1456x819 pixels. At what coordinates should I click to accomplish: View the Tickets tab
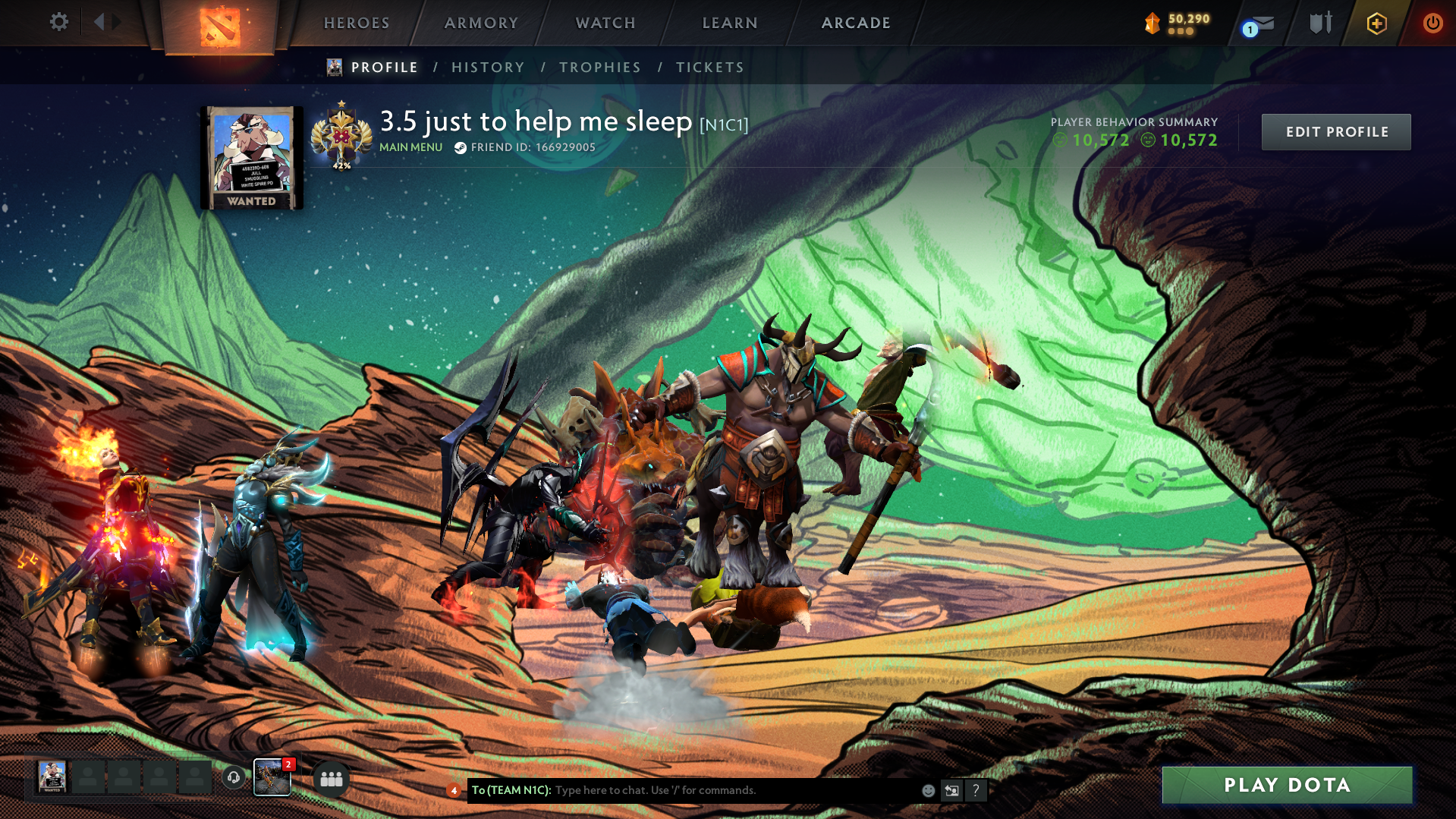(710, 68)
